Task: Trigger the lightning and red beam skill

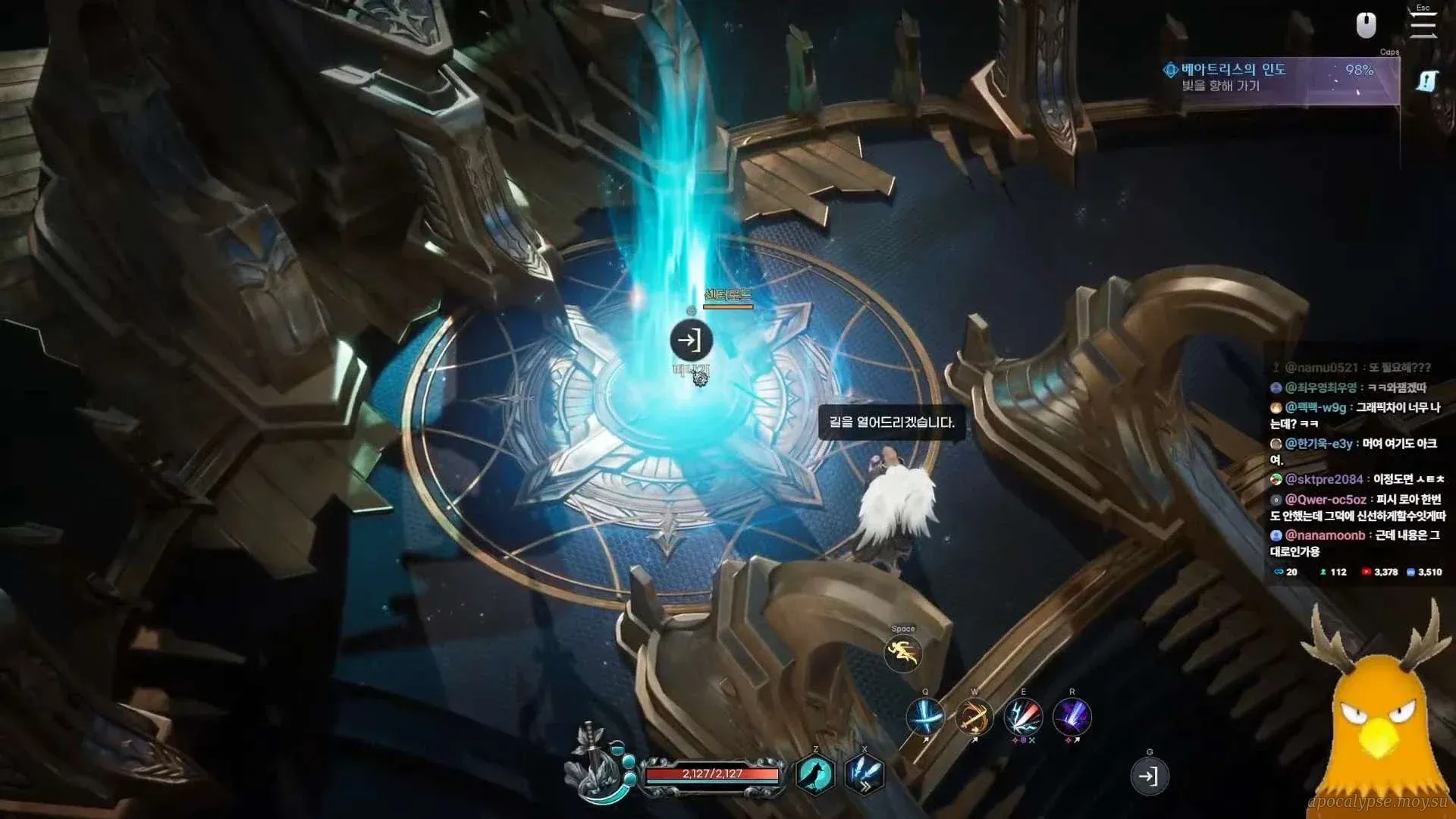Action: (x=1023, y=716)
